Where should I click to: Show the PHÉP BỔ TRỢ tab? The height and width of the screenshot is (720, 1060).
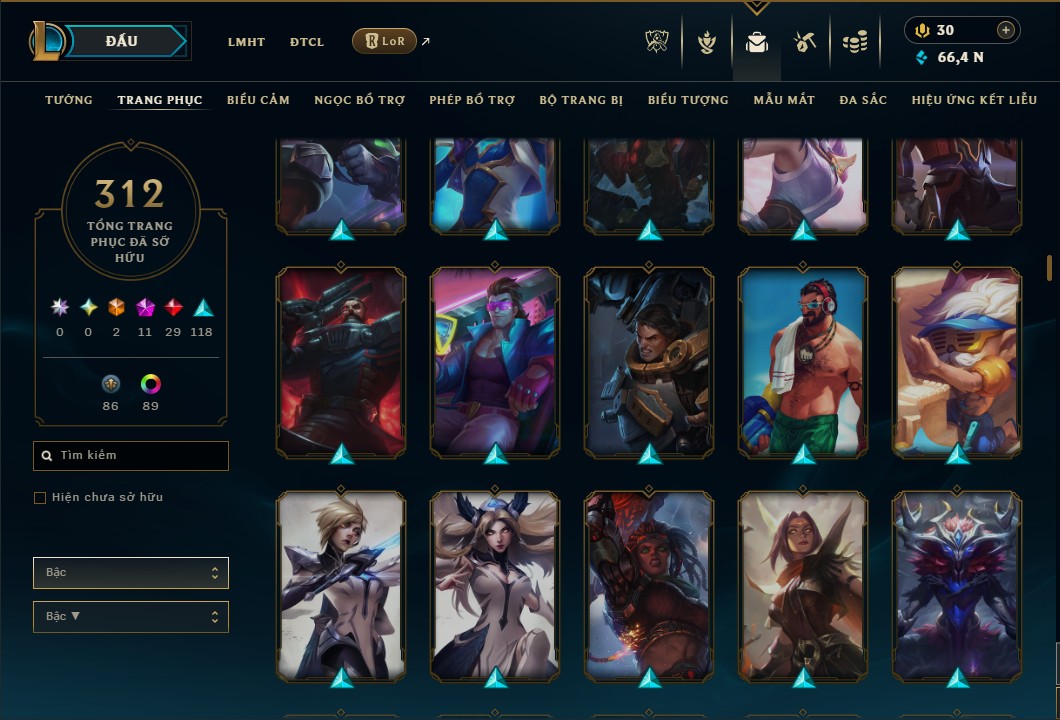(x=472, y=100)
